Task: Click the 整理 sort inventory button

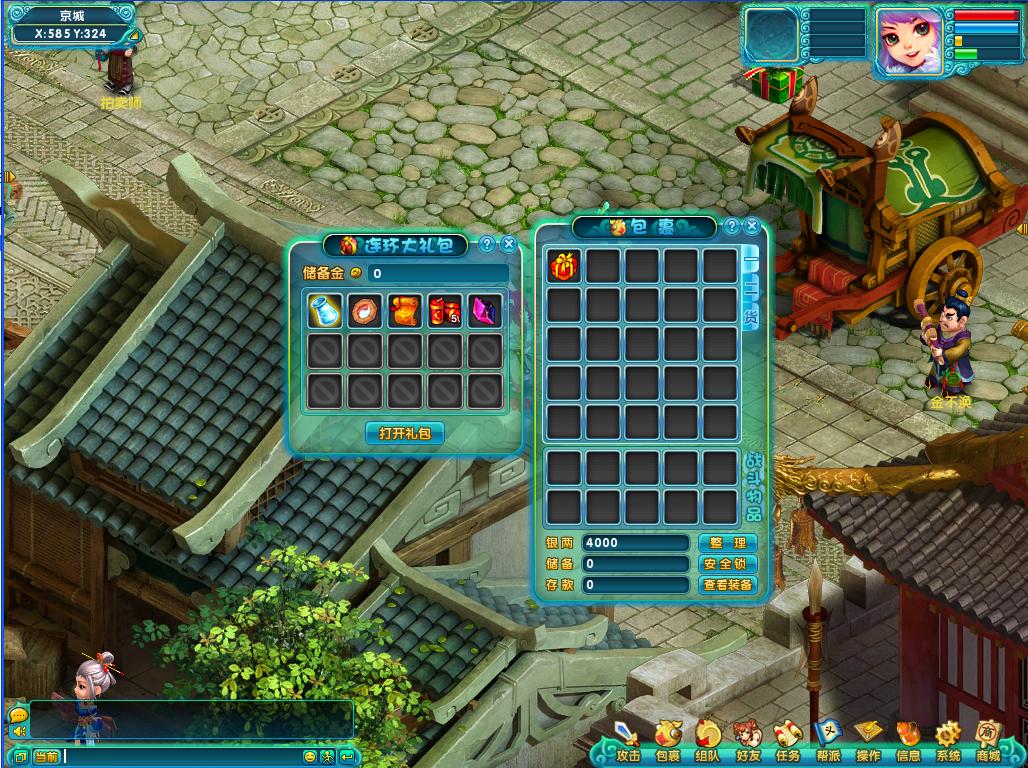Action: [728, 542]
